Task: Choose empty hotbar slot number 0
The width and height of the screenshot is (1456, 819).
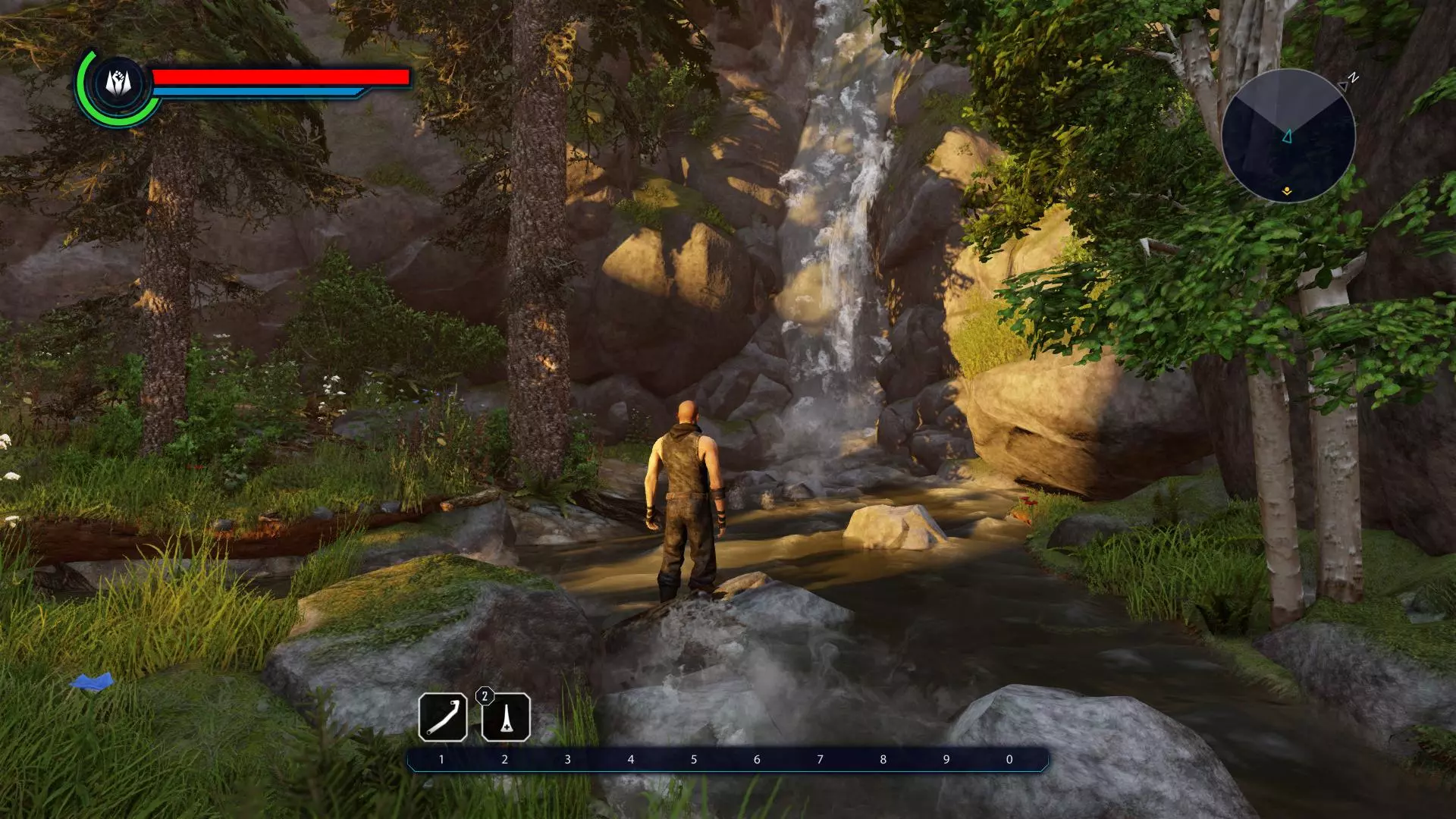Action: click(x=1009, y=759)
